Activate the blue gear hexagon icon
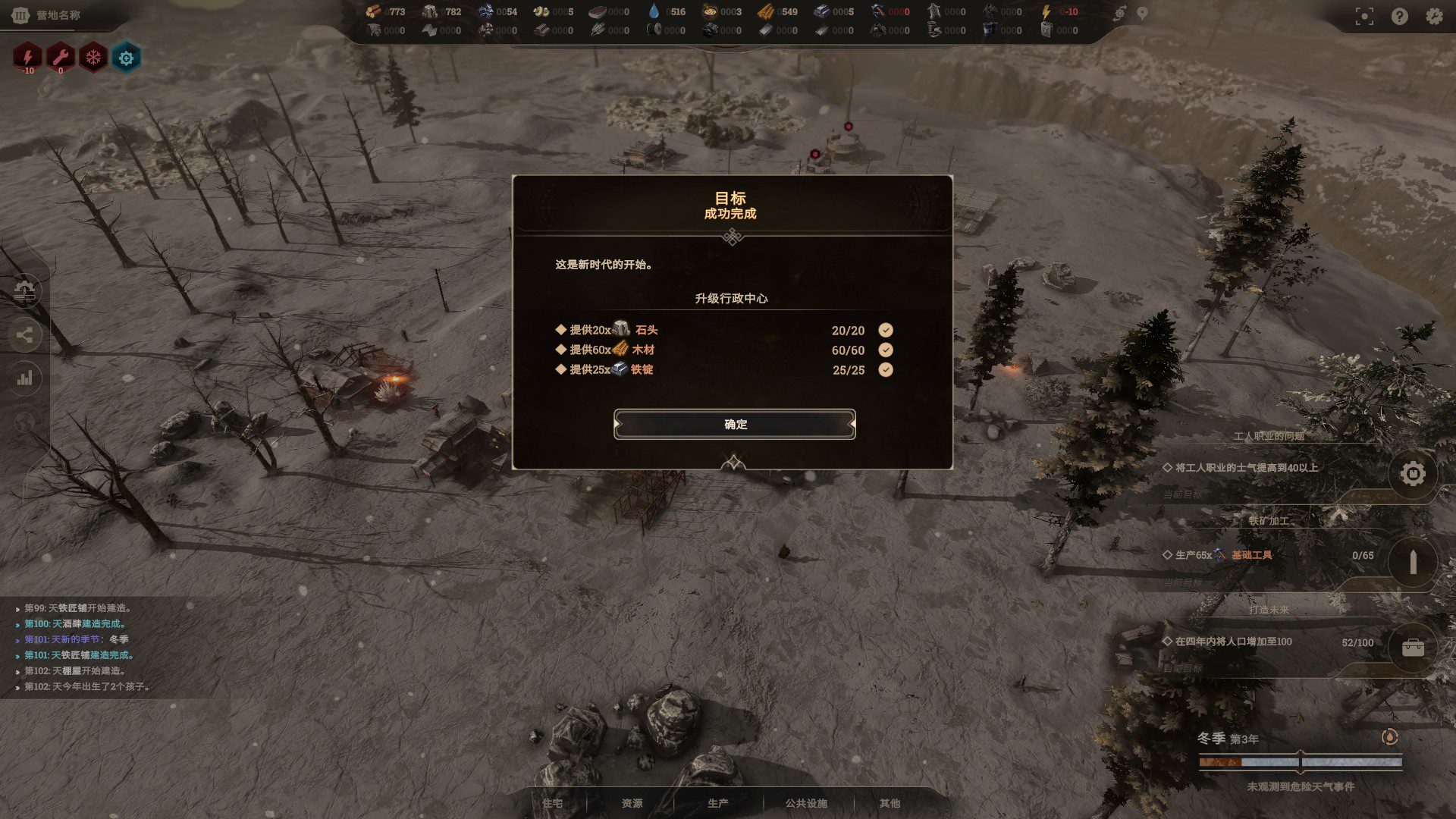 (126, 58)
